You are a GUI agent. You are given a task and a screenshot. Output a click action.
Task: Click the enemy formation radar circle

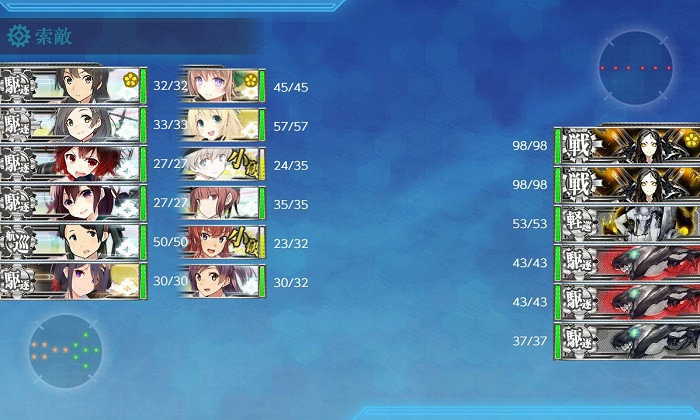(635, 68)
